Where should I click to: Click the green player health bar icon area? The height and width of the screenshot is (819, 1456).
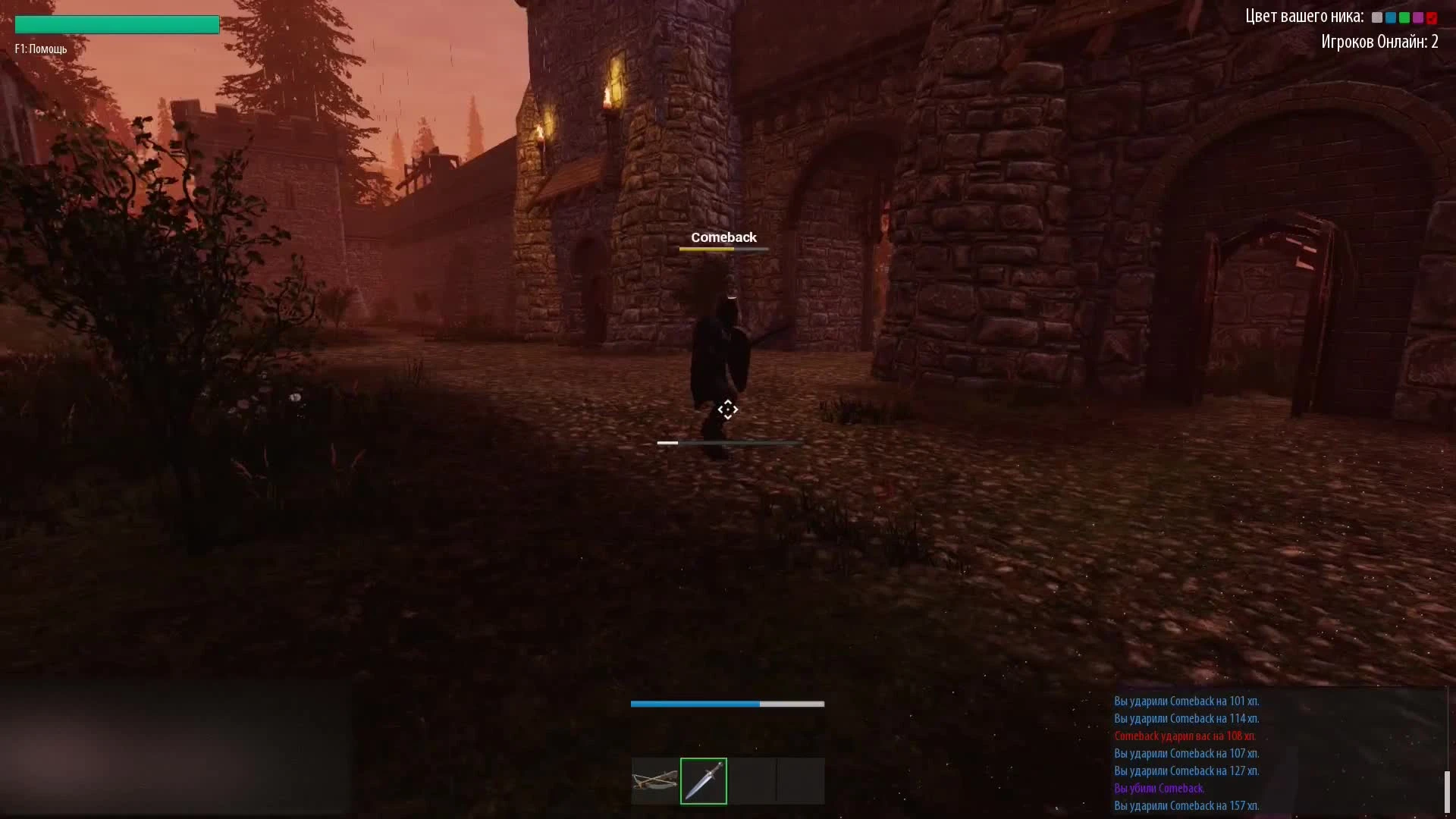[x=115, y=24]
